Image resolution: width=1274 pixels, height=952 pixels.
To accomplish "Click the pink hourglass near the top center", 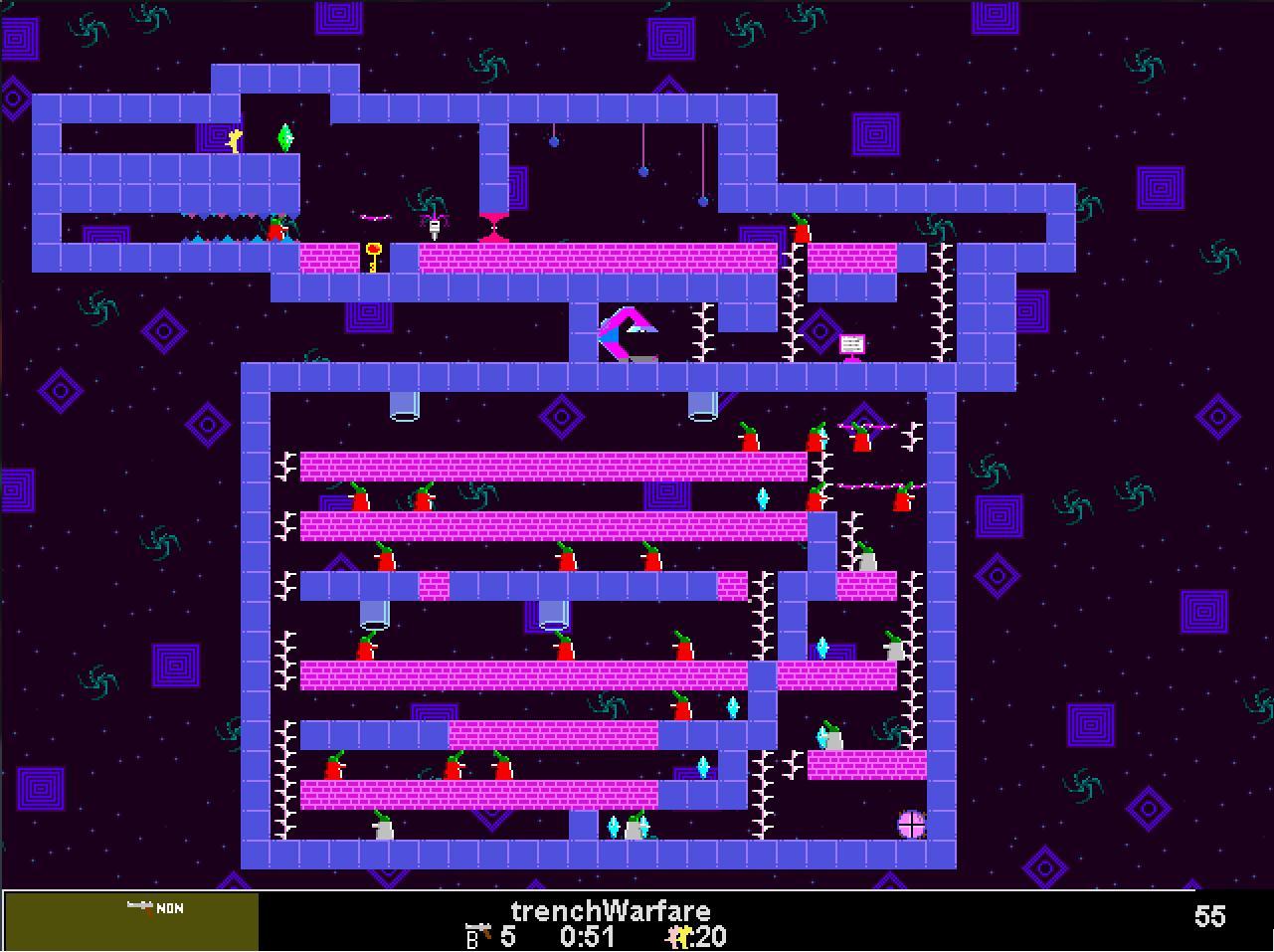I will (x=493, y=227).
